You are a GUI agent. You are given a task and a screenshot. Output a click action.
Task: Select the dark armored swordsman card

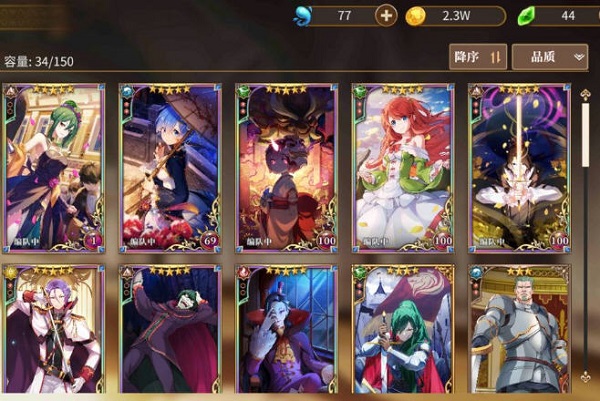pos(520,168)
